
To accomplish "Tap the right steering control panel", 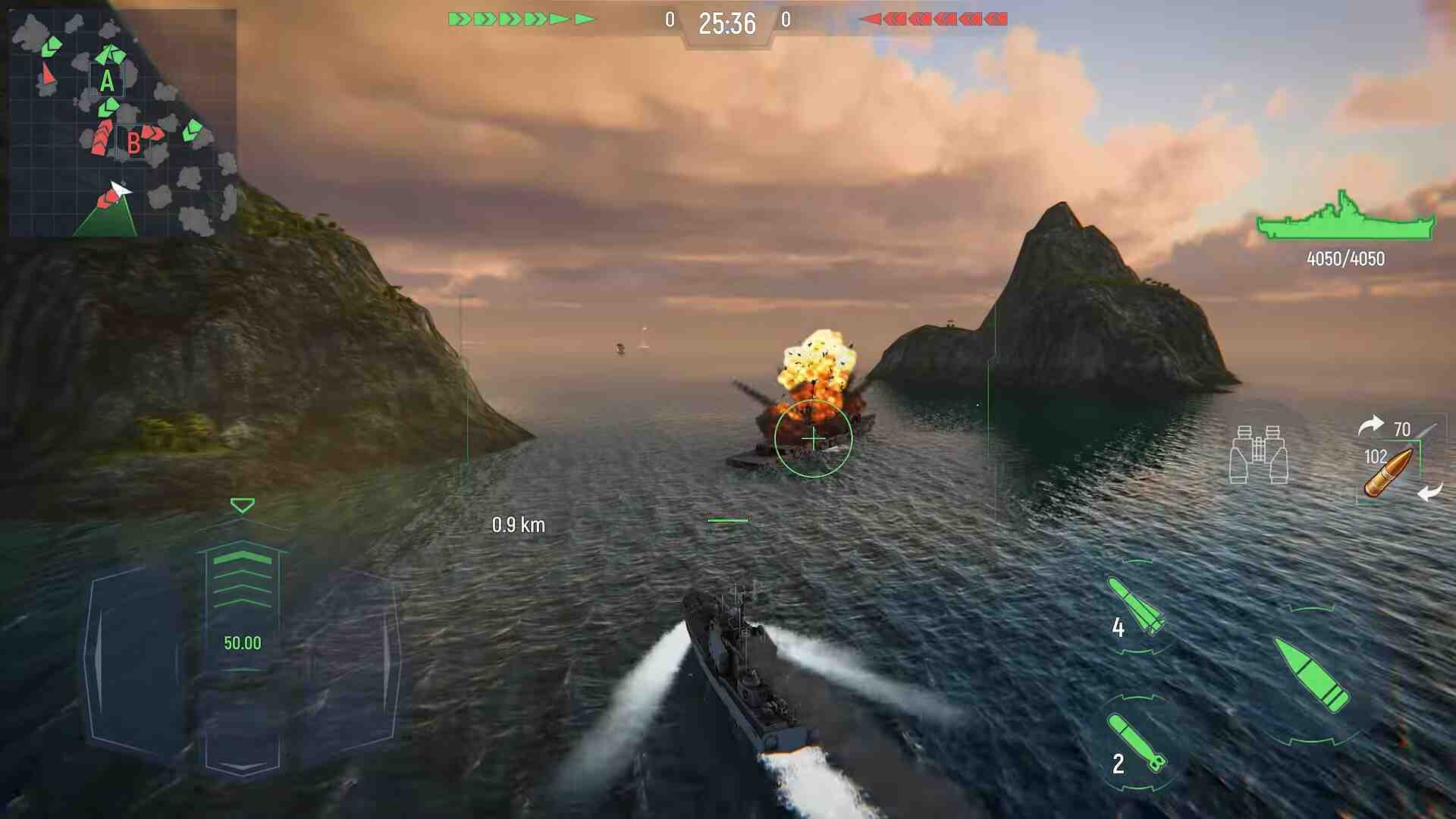I will pos(353,660).
